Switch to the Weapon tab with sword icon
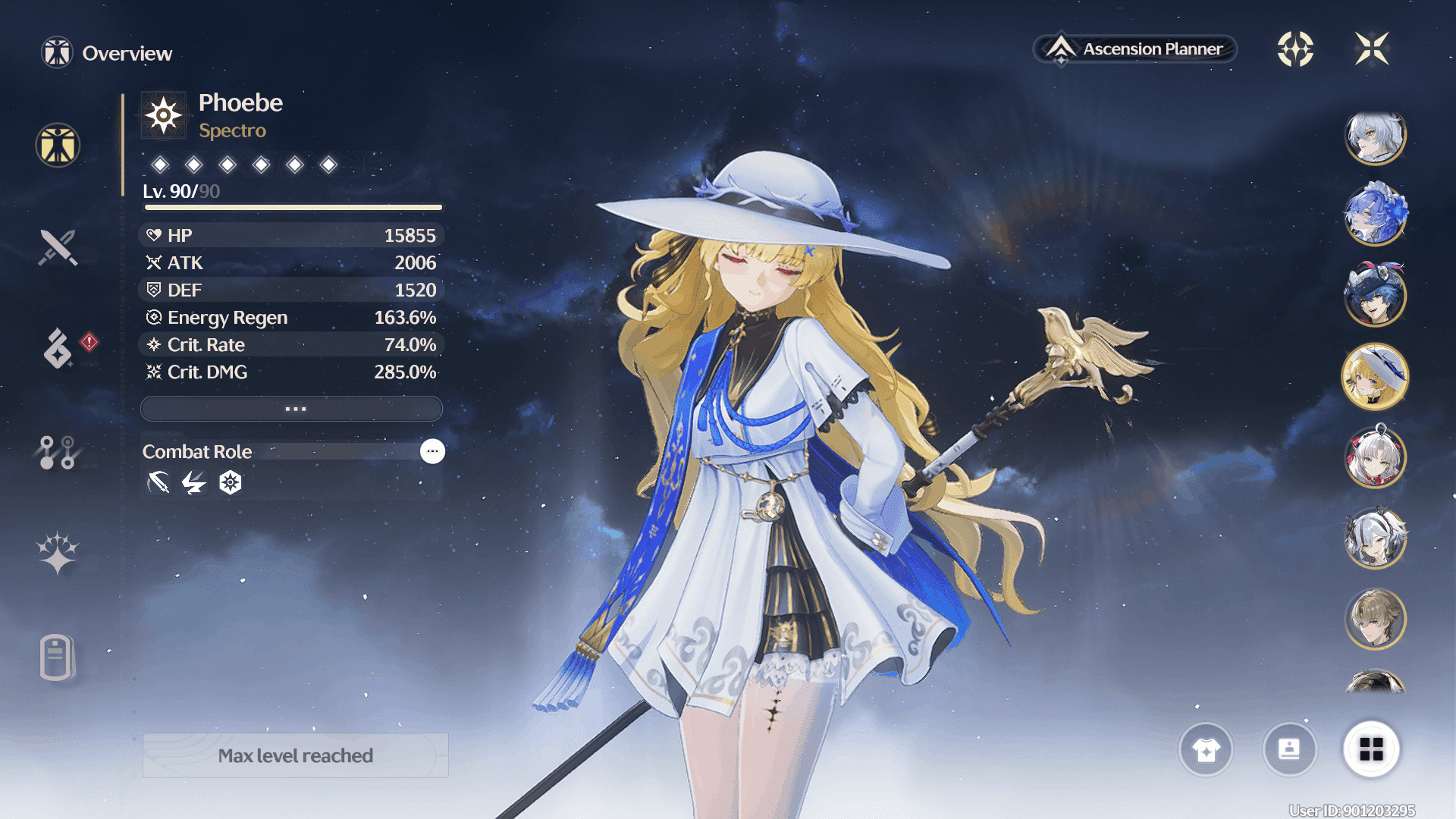 [58, 247]
